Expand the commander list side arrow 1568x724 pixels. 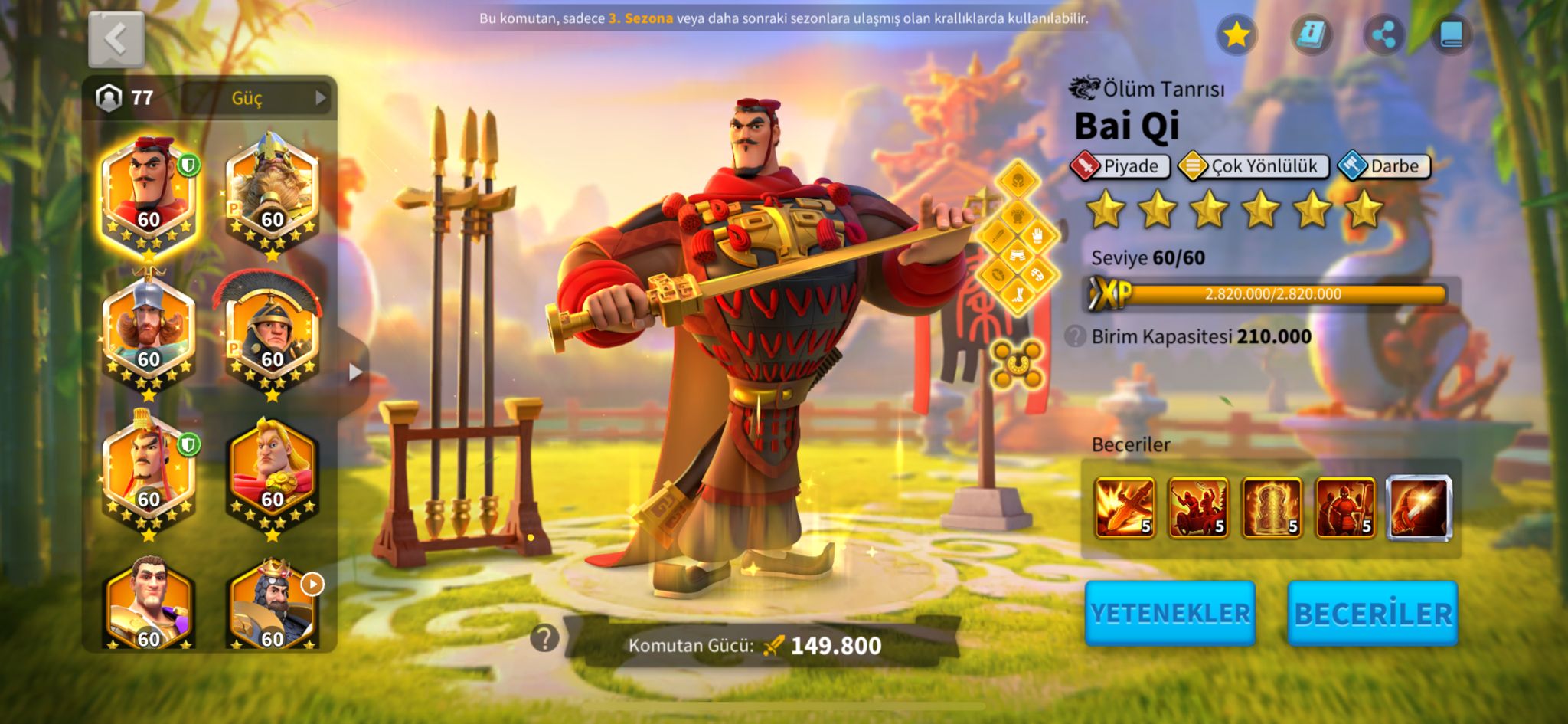pyautogui.click(x=355, y=372)
